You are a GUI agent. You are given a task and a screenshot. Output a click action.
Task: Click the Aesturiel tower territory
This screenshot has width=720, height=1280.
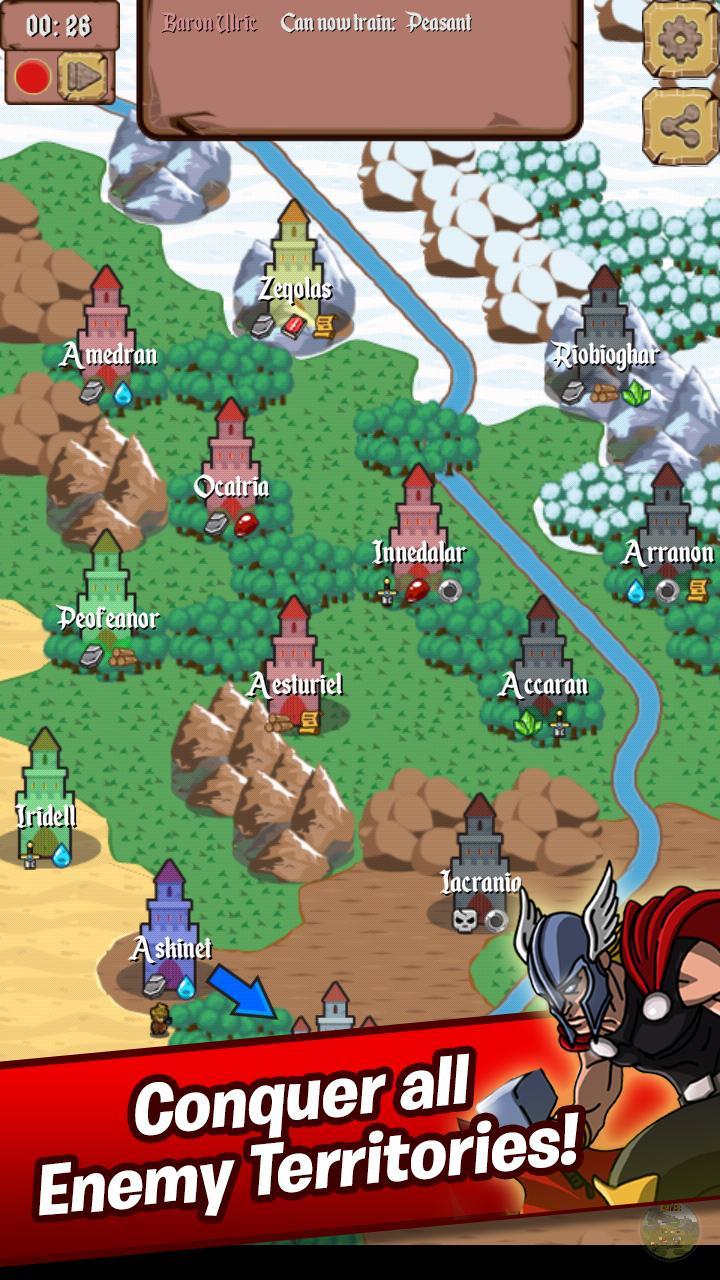[294, 660]
